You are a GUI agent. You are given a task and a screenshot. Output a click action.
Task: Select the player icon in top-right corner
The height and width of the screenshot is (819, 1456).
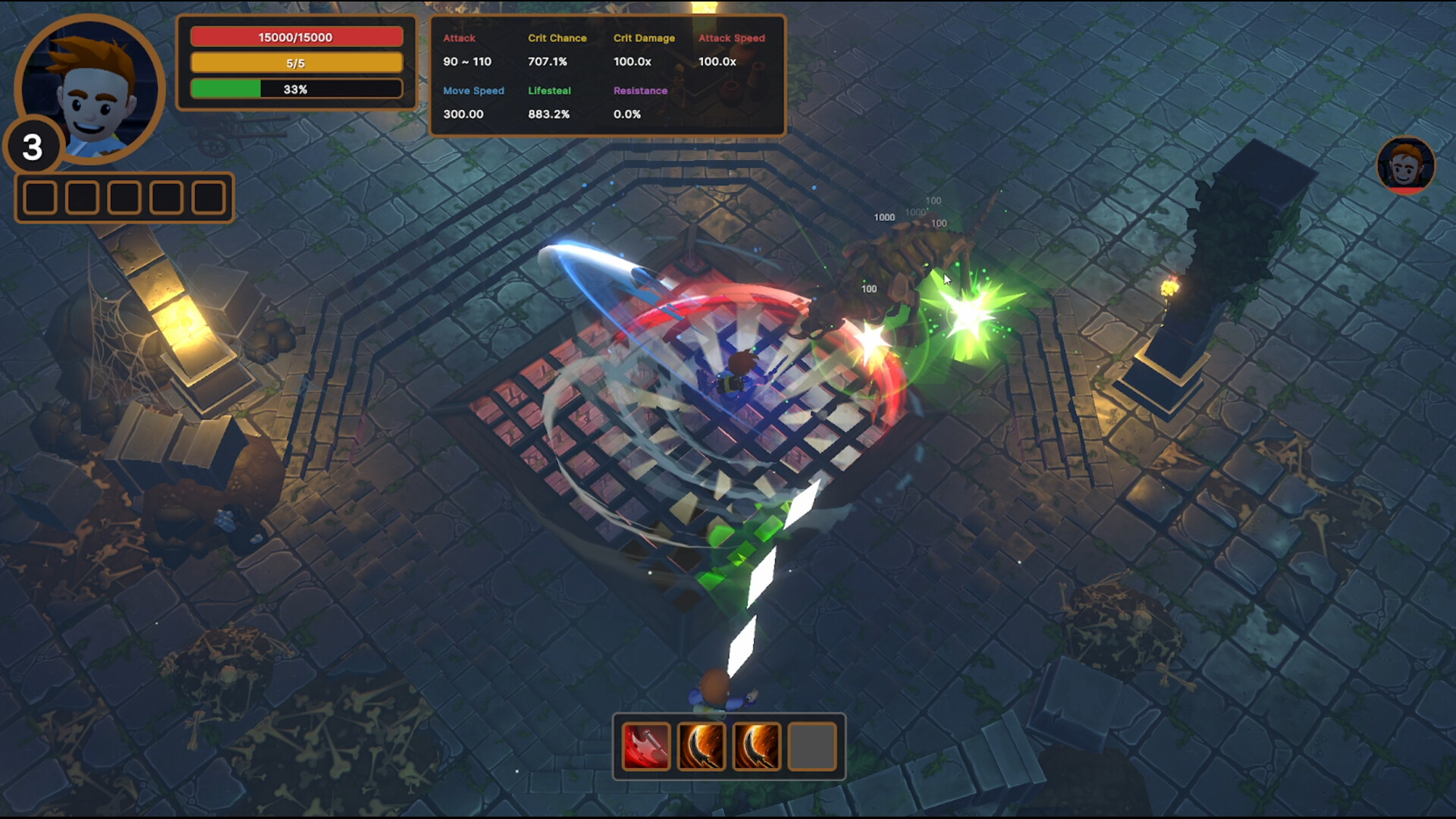click(1407, 164)
